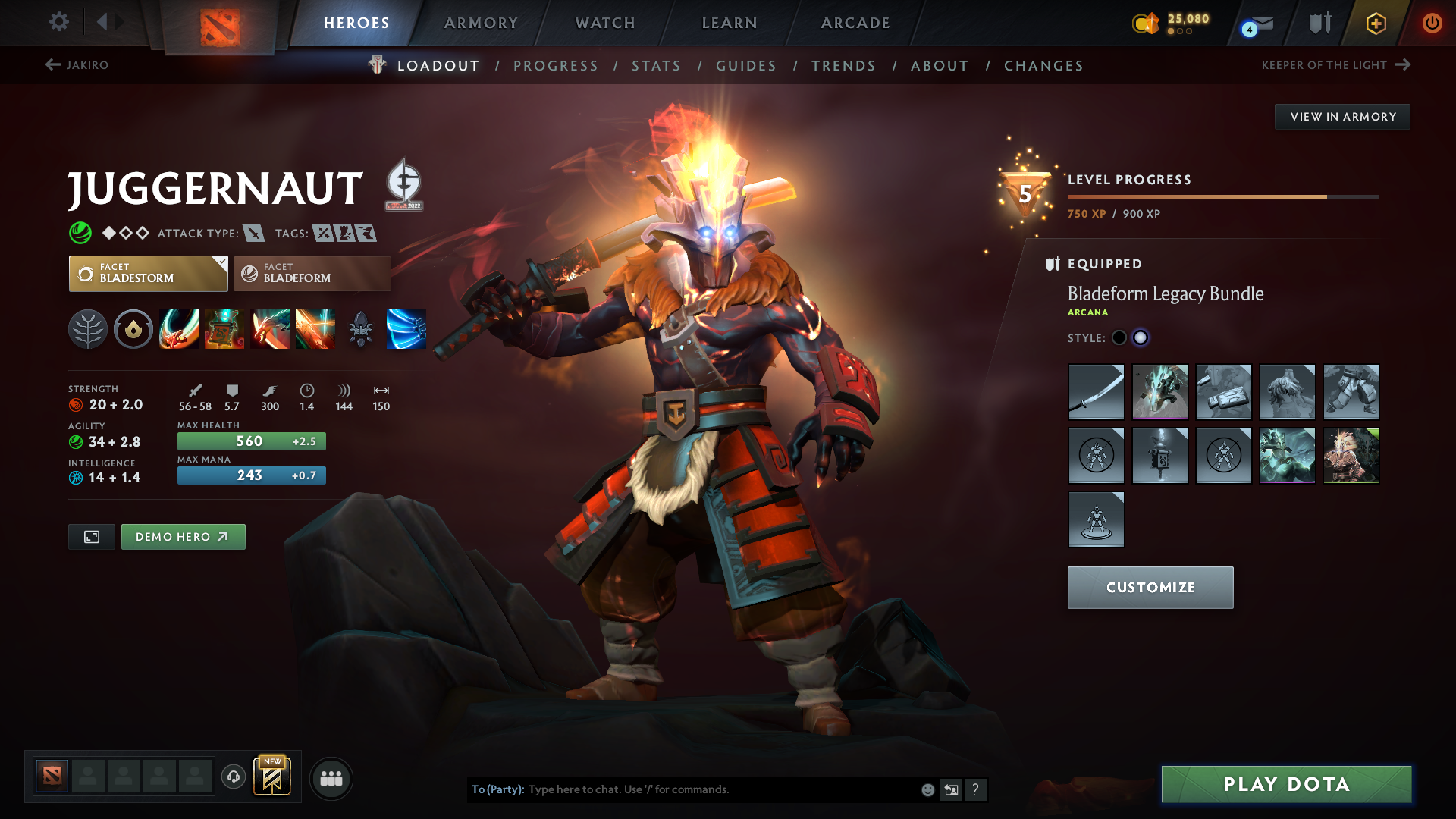Viewport: 1456px width, 819px height.
Task: Open the party members dropdown icon
Action: pos(331,778)
